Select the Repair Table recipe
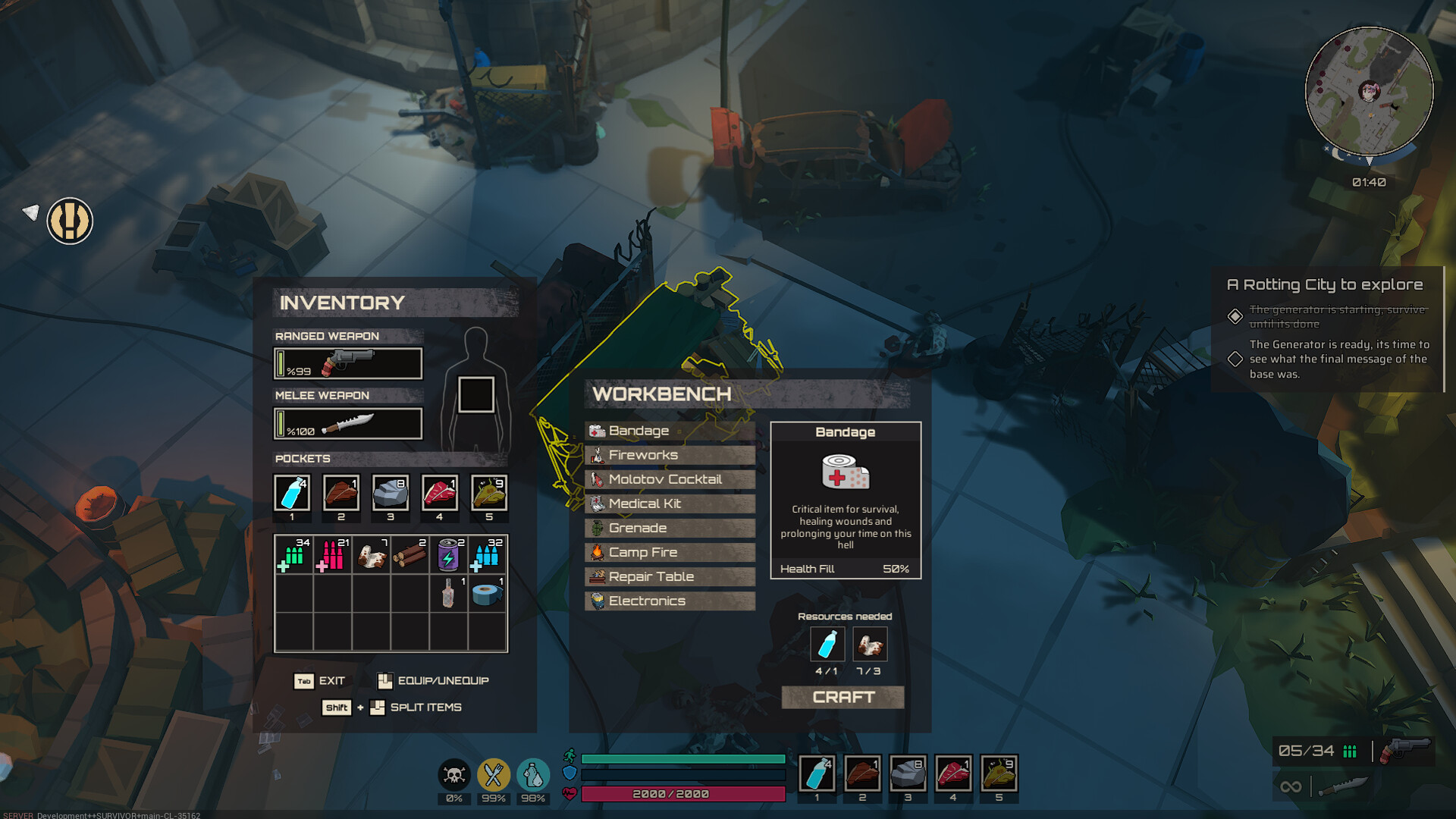Viewport: 1456px width, 819px height. point(670,576)
